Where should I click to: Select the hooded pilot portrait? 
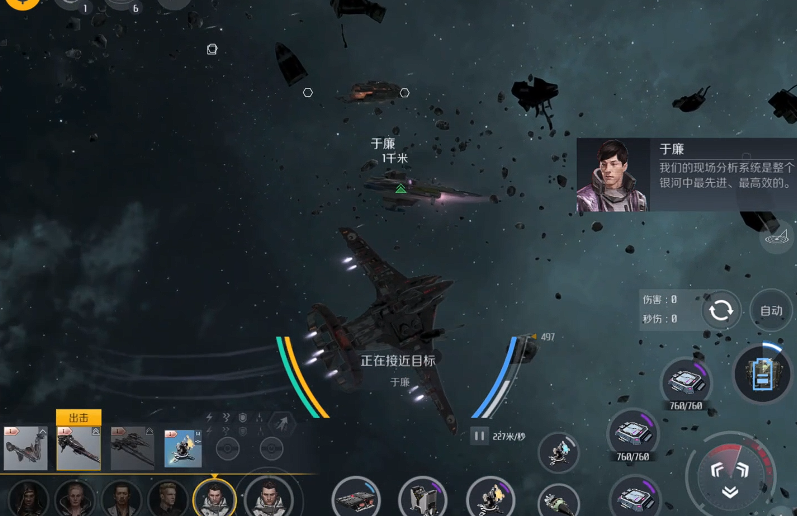pos(28,497)
